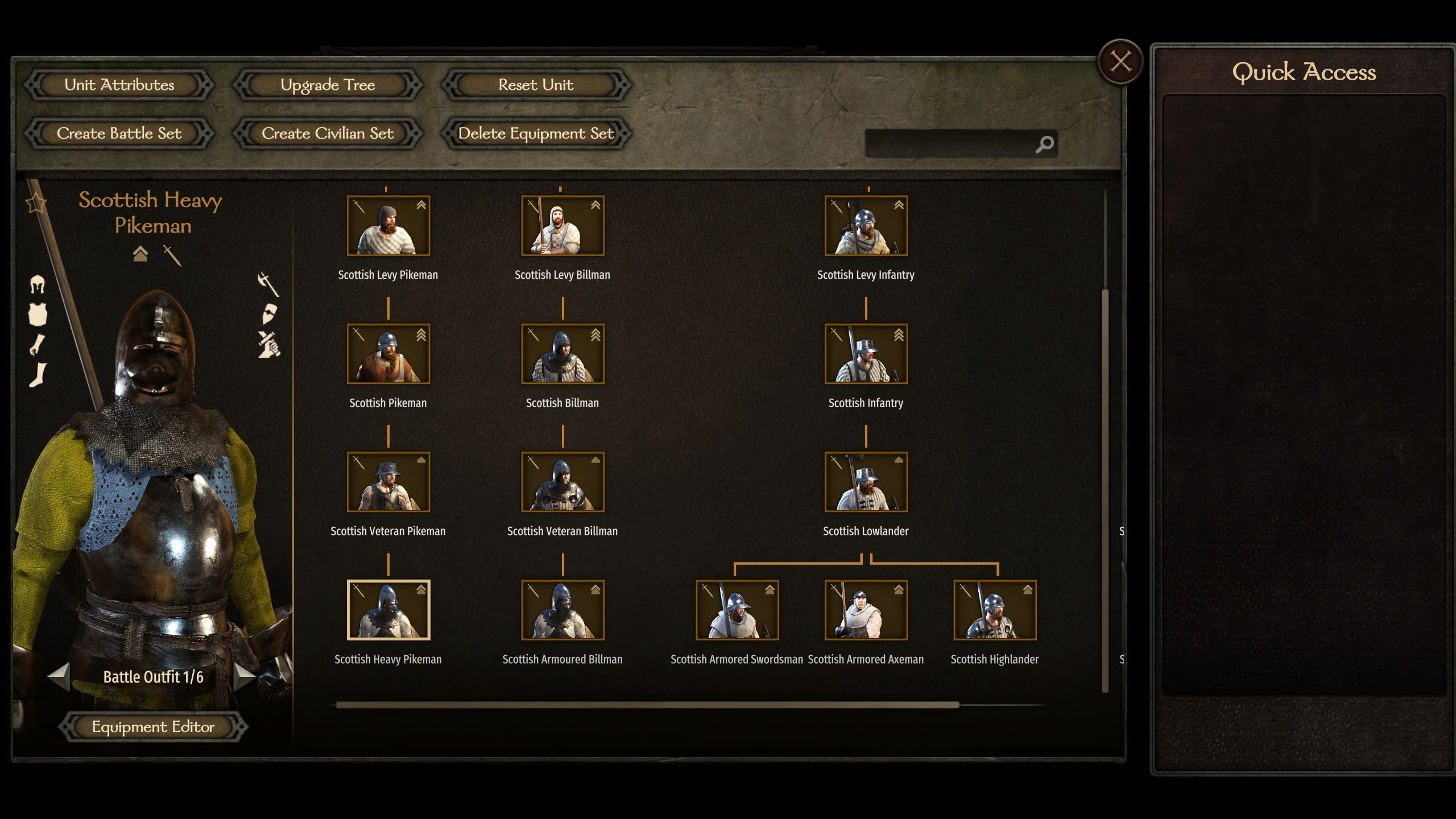Select the Scottish Levy Pikeman unit
Image resolution: width=1456 pixels, height=819 pixels.
coord(388,226)
